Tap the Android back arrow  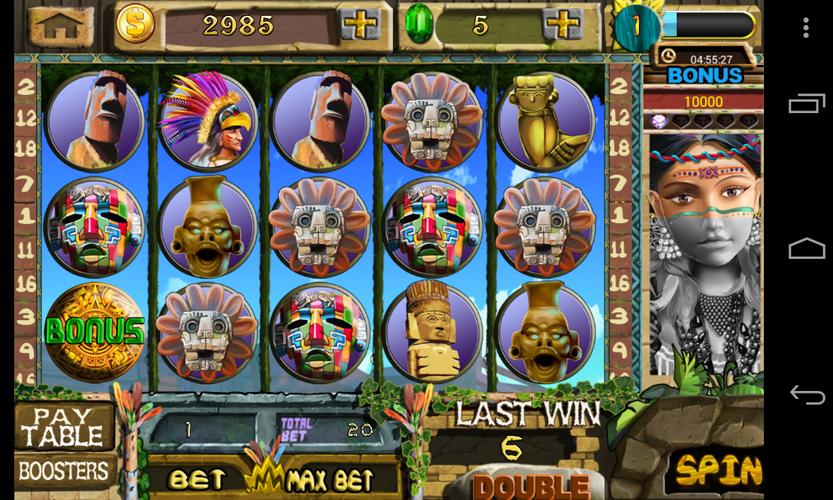pos(806,394)
